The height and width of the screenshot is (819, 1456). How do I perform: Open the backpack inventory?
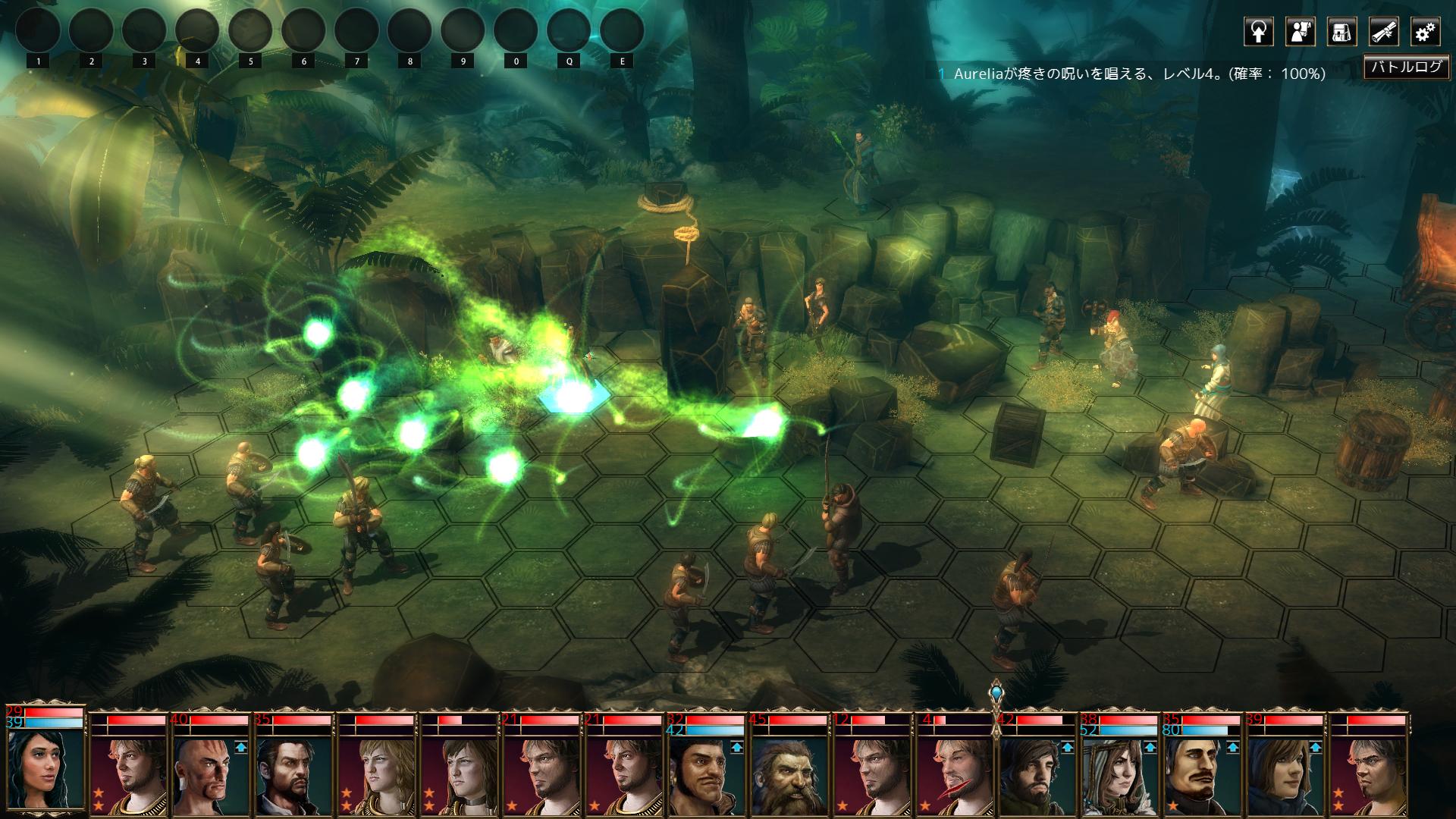tap(1341, 32)
